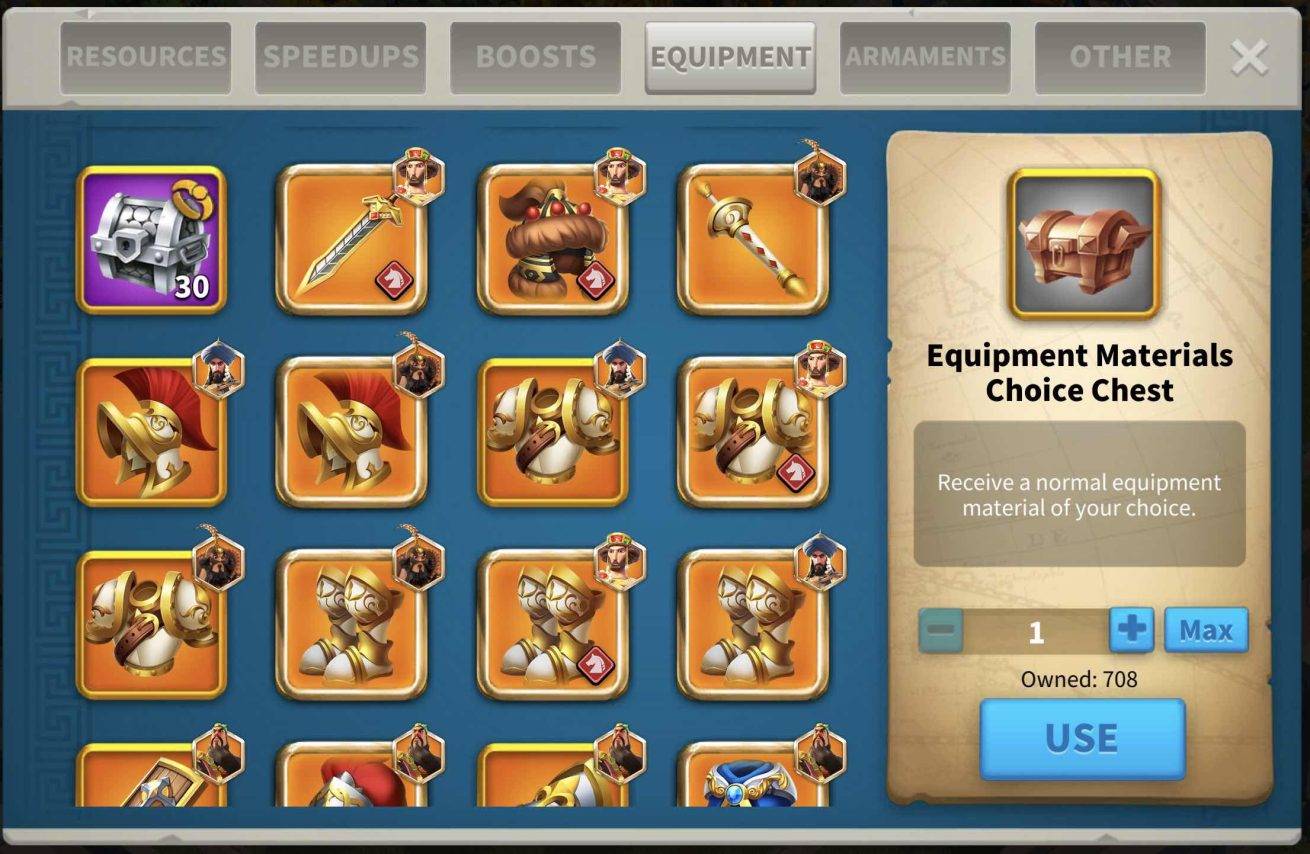Select the blue robe equipment slot
This screenshot has width=1310, height=854.
pyautogui.click(x=752, y=780)
